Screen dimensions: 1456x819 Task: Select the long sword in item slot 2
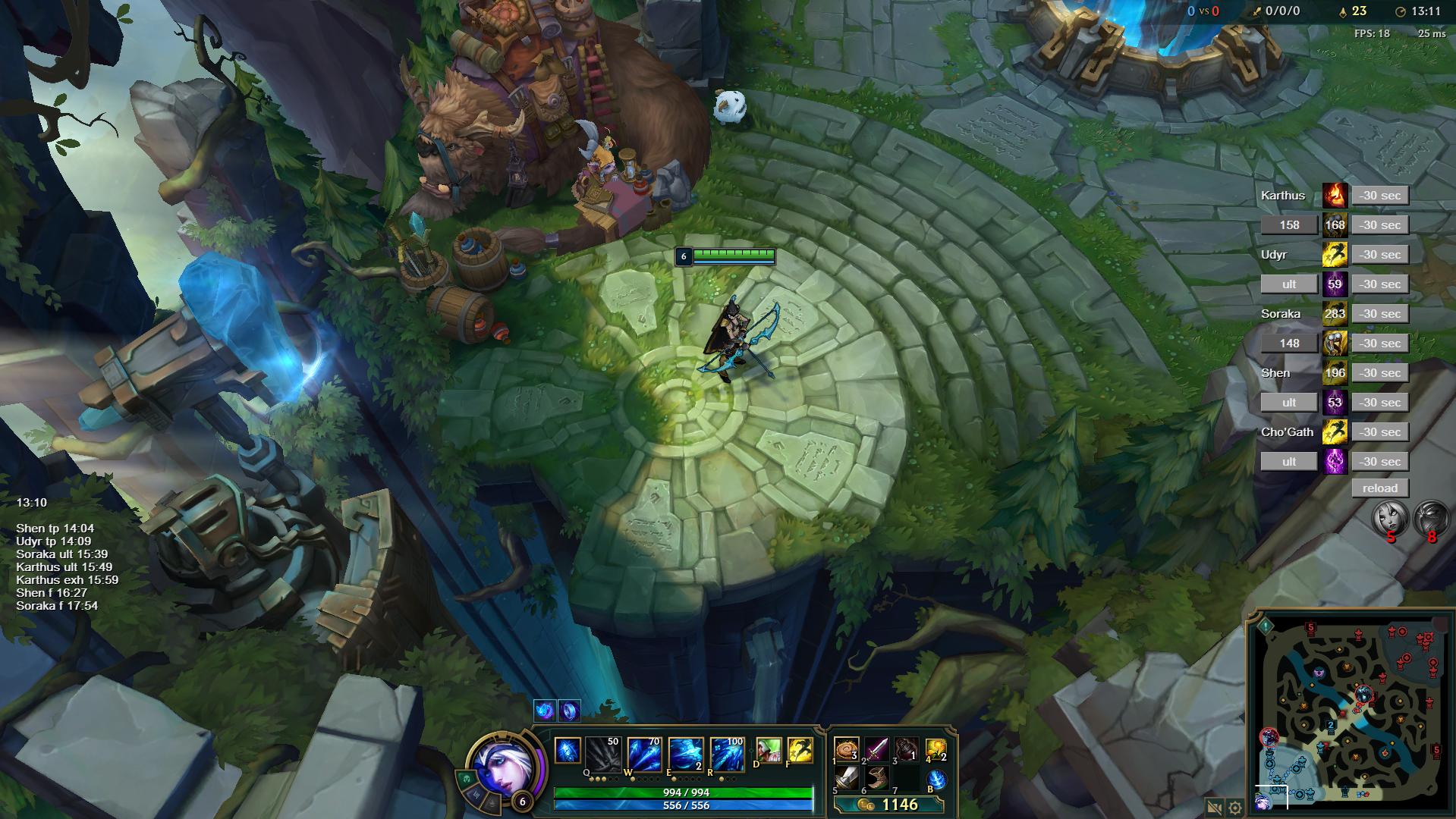tap(876, 750)
